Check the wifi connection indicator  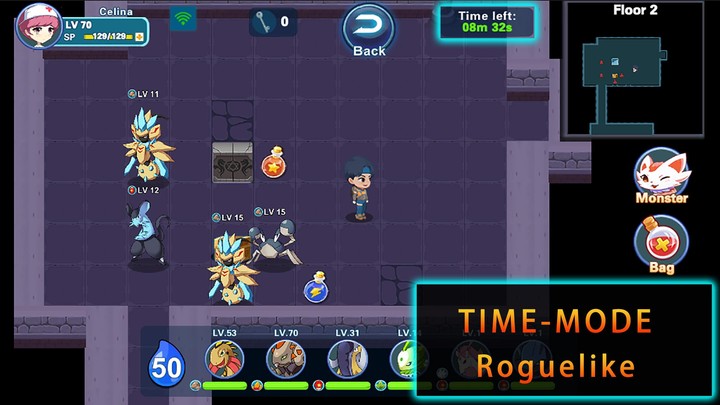(x=183, y=19)
